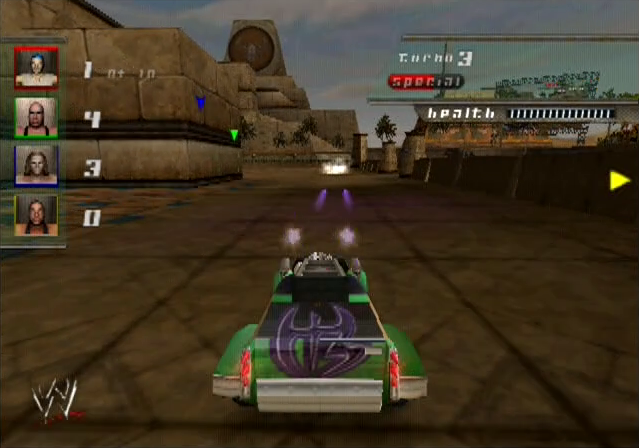Click the WWE logo
The image size is (639, 448).
[x=54, y=399]
